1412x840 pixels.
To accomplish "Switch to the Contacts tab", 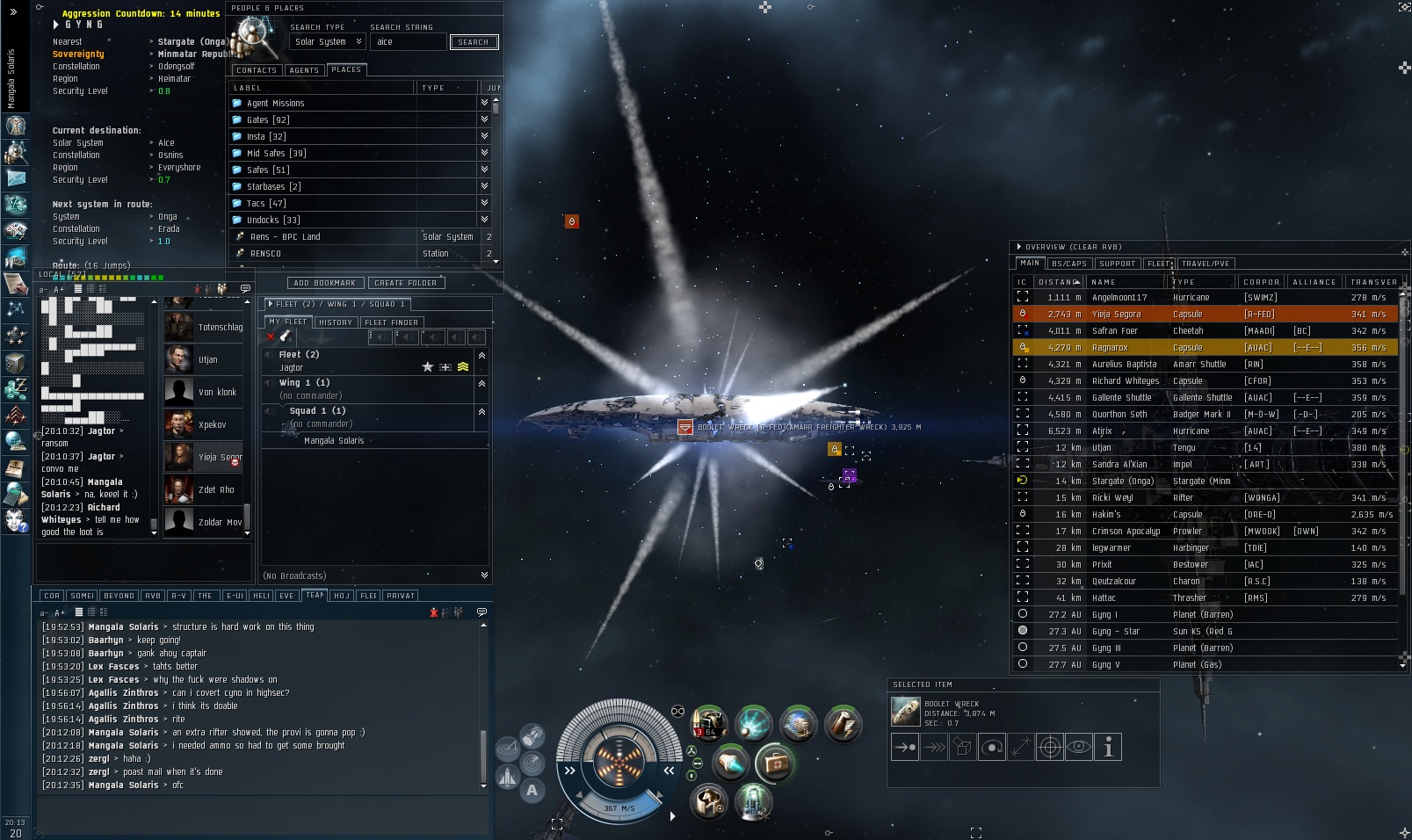I will pyautogui.click(x=257, y=70).
